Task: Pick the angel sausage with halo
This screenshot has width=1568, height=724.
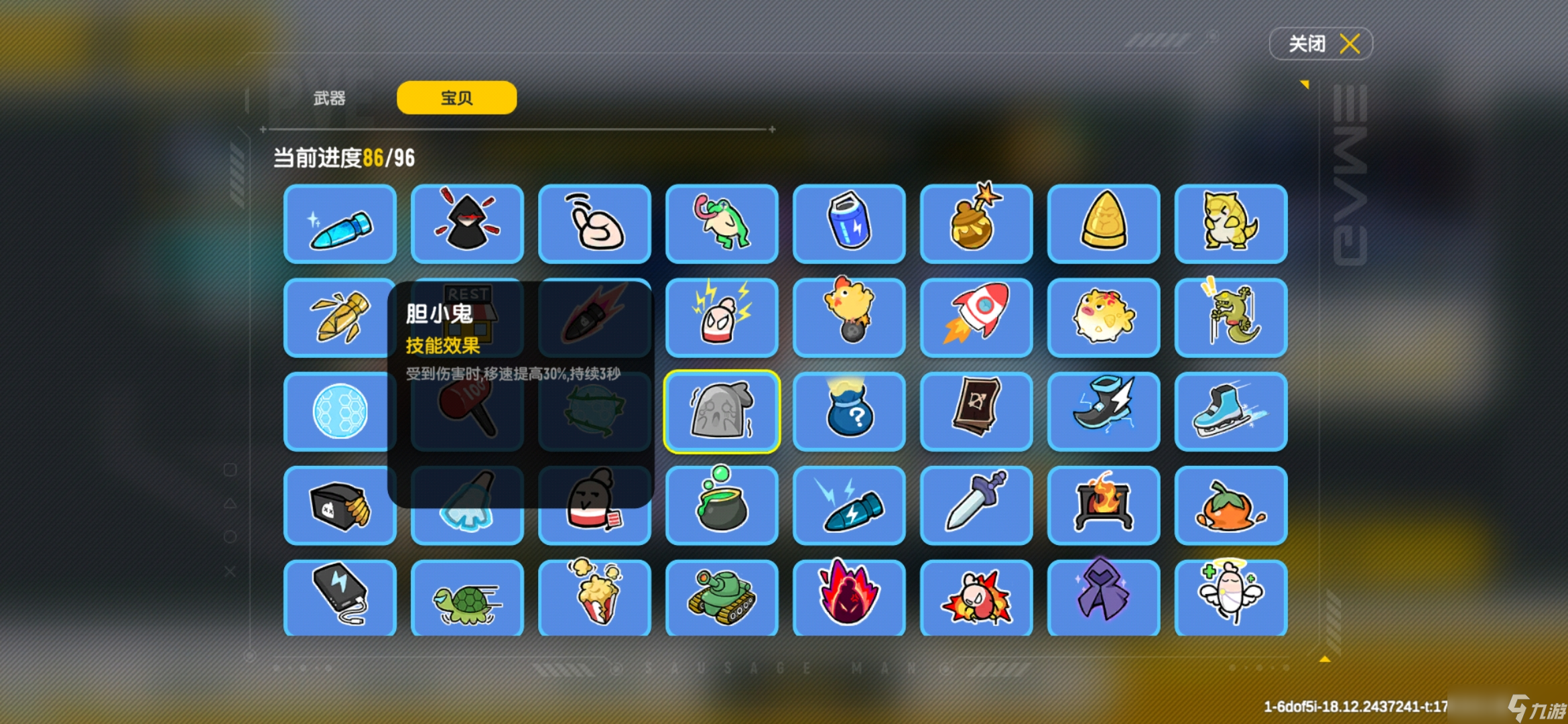Action: pos(1231,597)
